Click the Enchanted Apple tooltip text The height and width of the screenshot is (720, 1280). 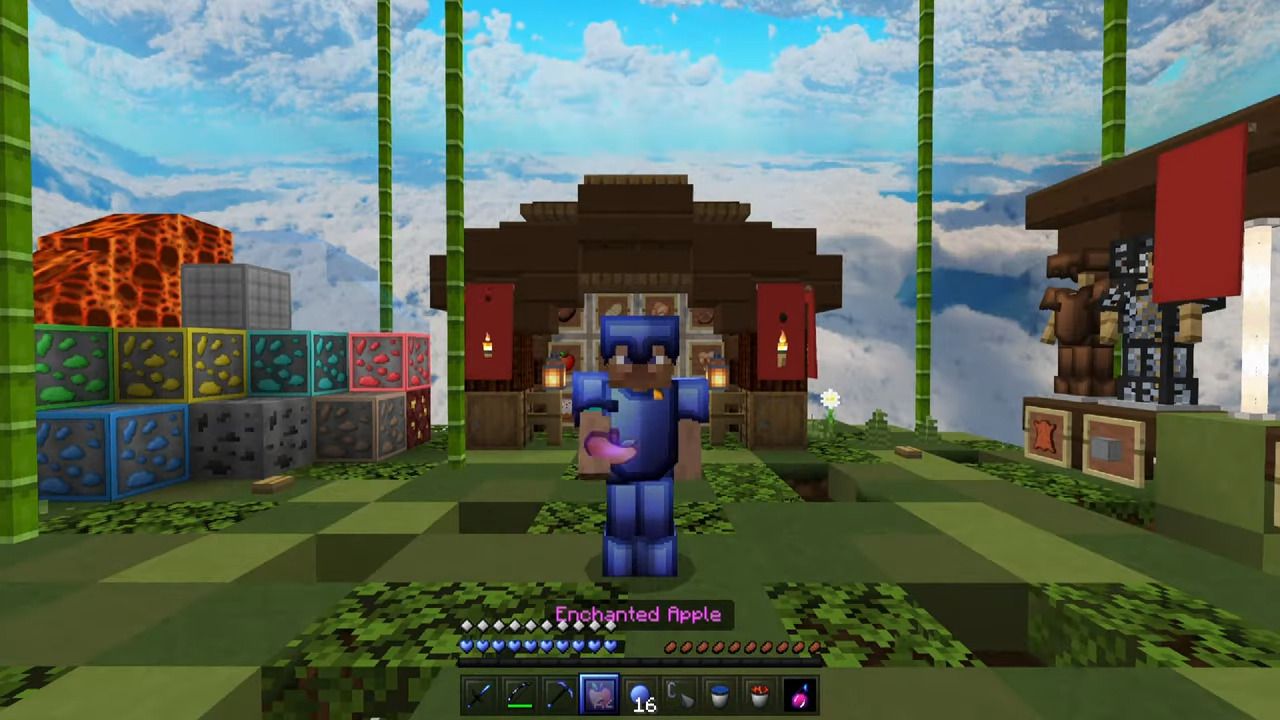coord(640,614)
